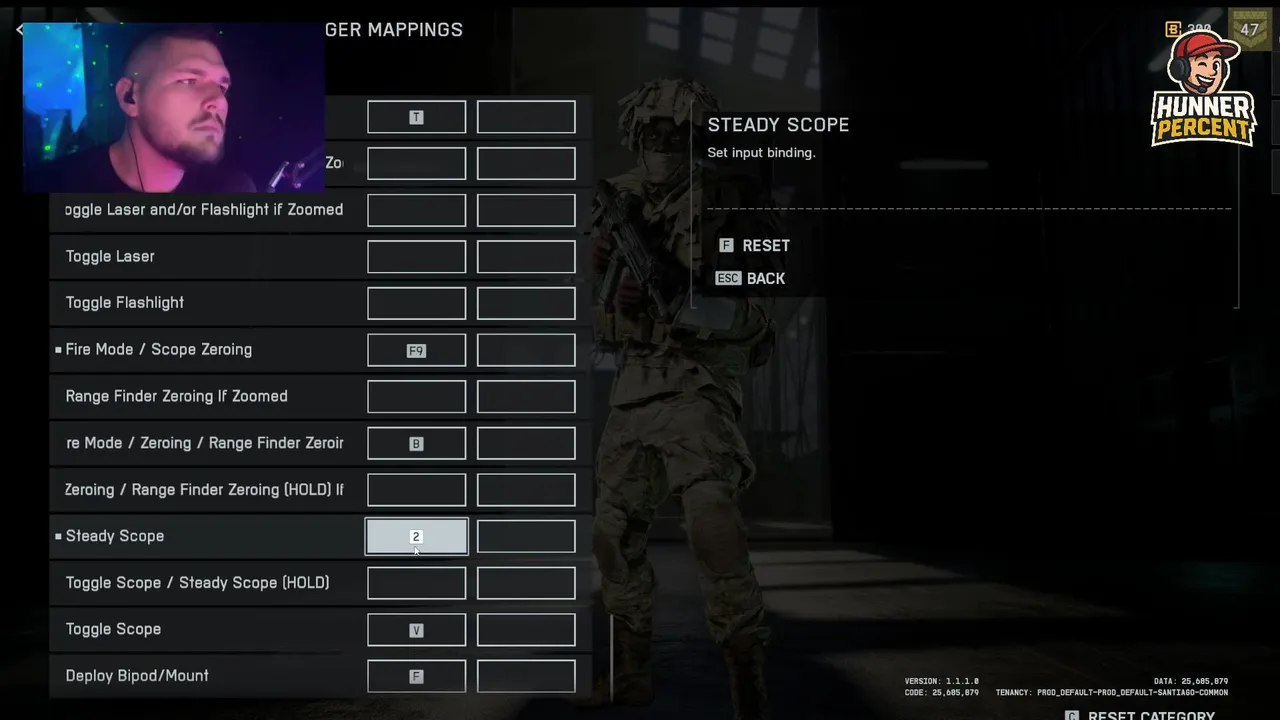The width and height of the screenshot is (1280, 720).
Task: Reset the Steady Scope binding
Action: 755,246
